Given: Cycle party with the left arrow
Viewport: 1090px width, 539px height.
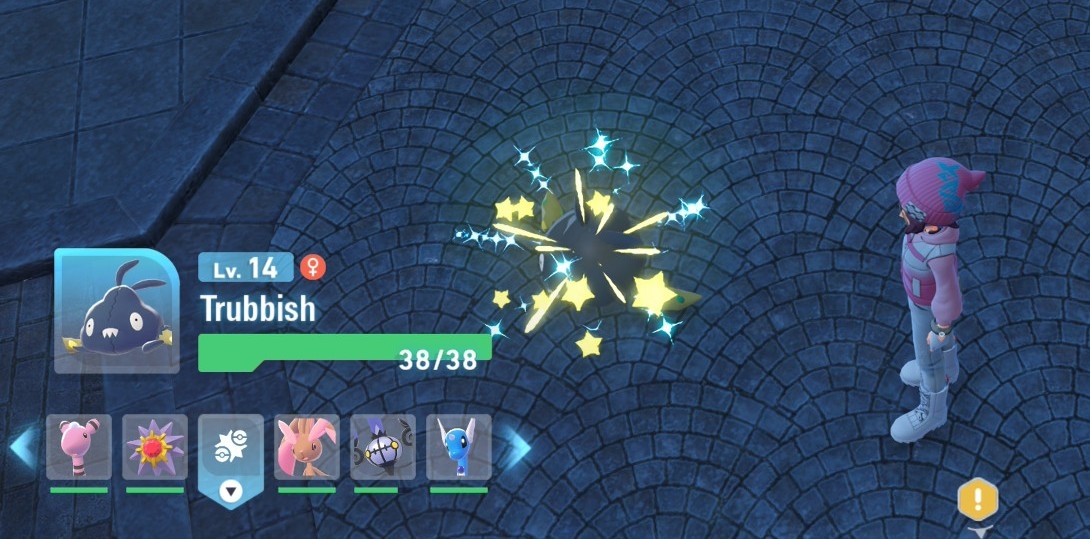Looking at the screenshot, I should [x=23, y=447].
